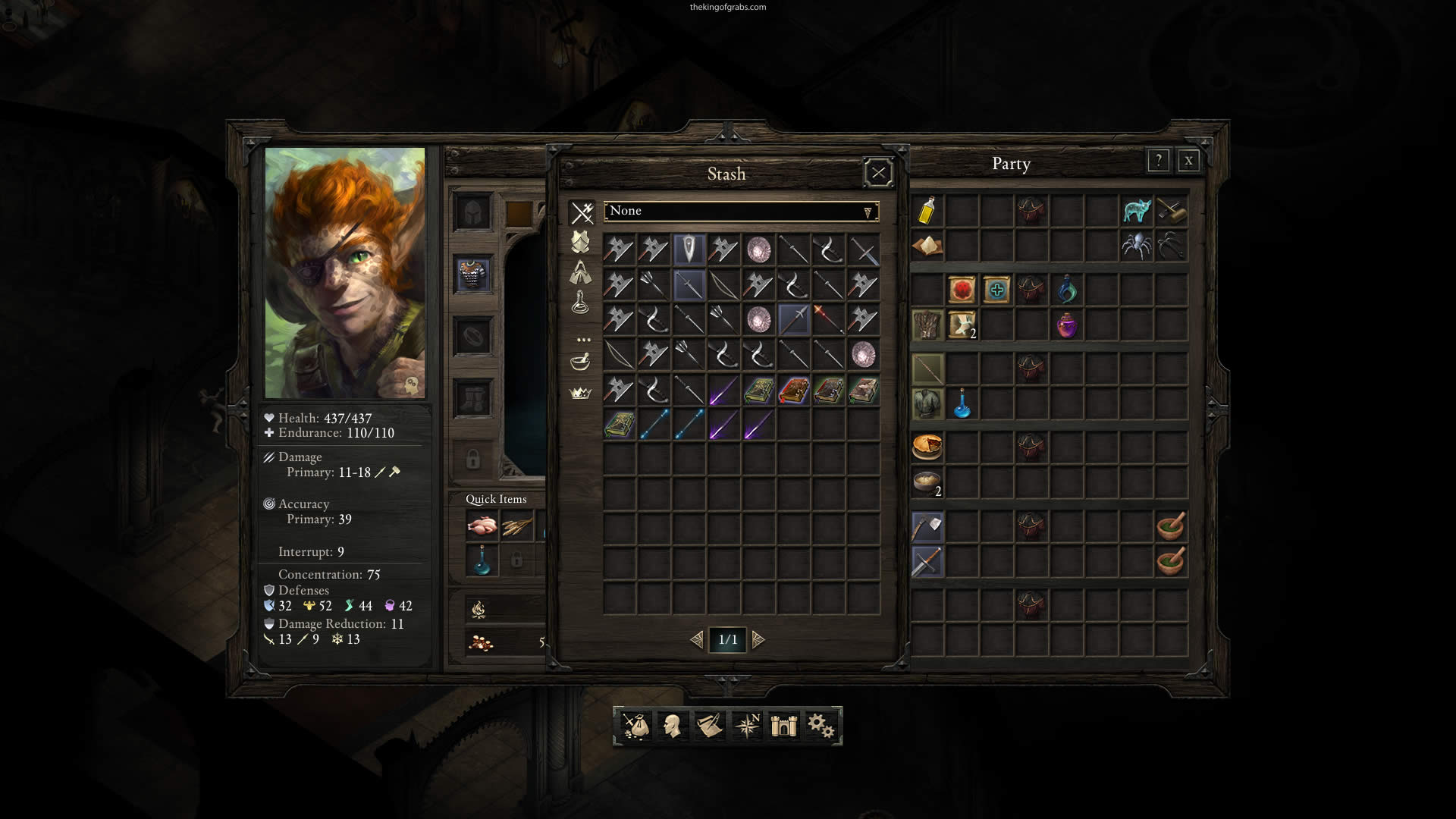This screenshot has width=1456, height=819.
Task: Select the yellow oil flask in party inventory
Action: [x=927, y=211]
